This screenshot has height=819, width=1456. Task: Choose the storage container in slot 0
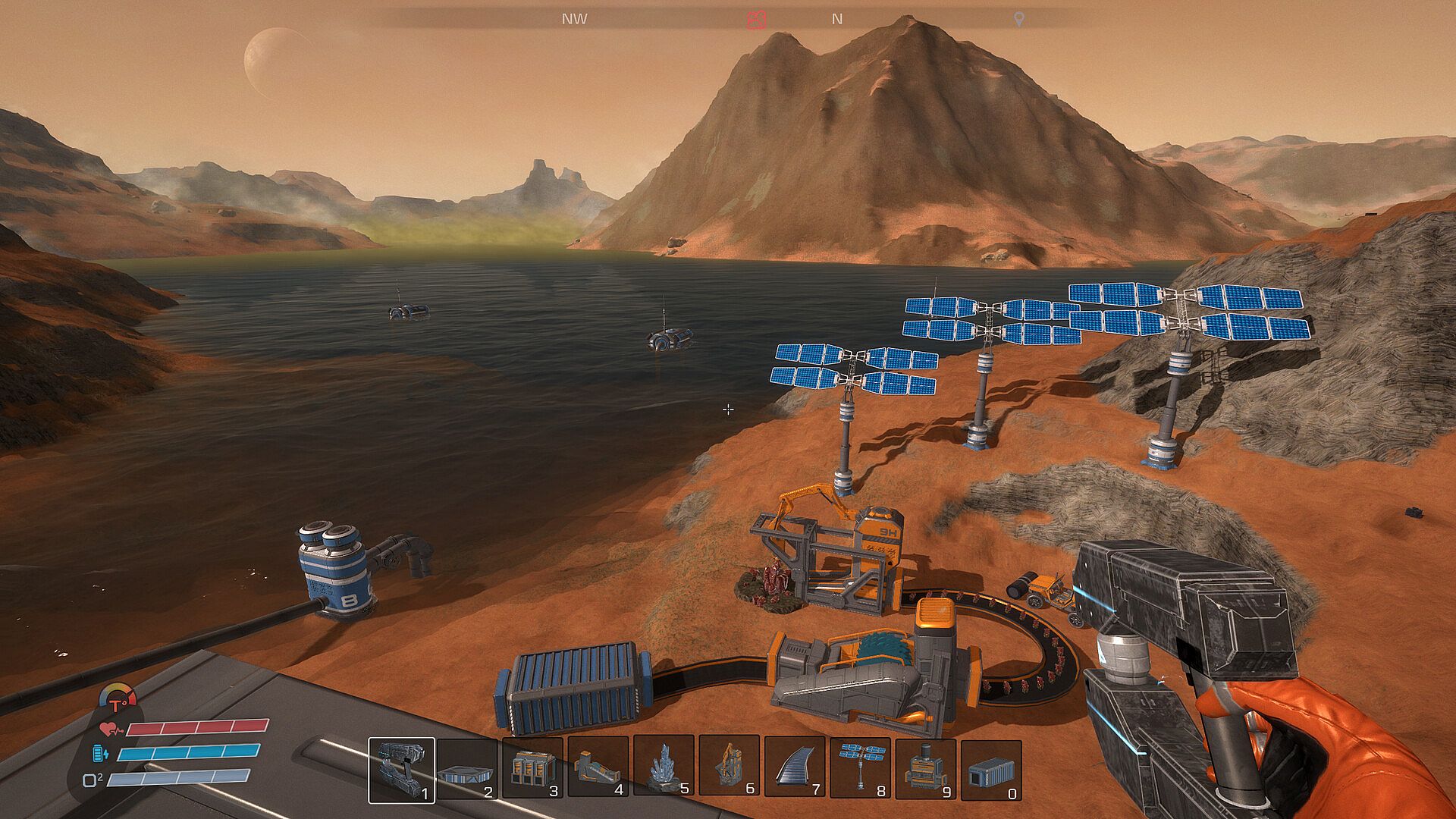(990, 769)
